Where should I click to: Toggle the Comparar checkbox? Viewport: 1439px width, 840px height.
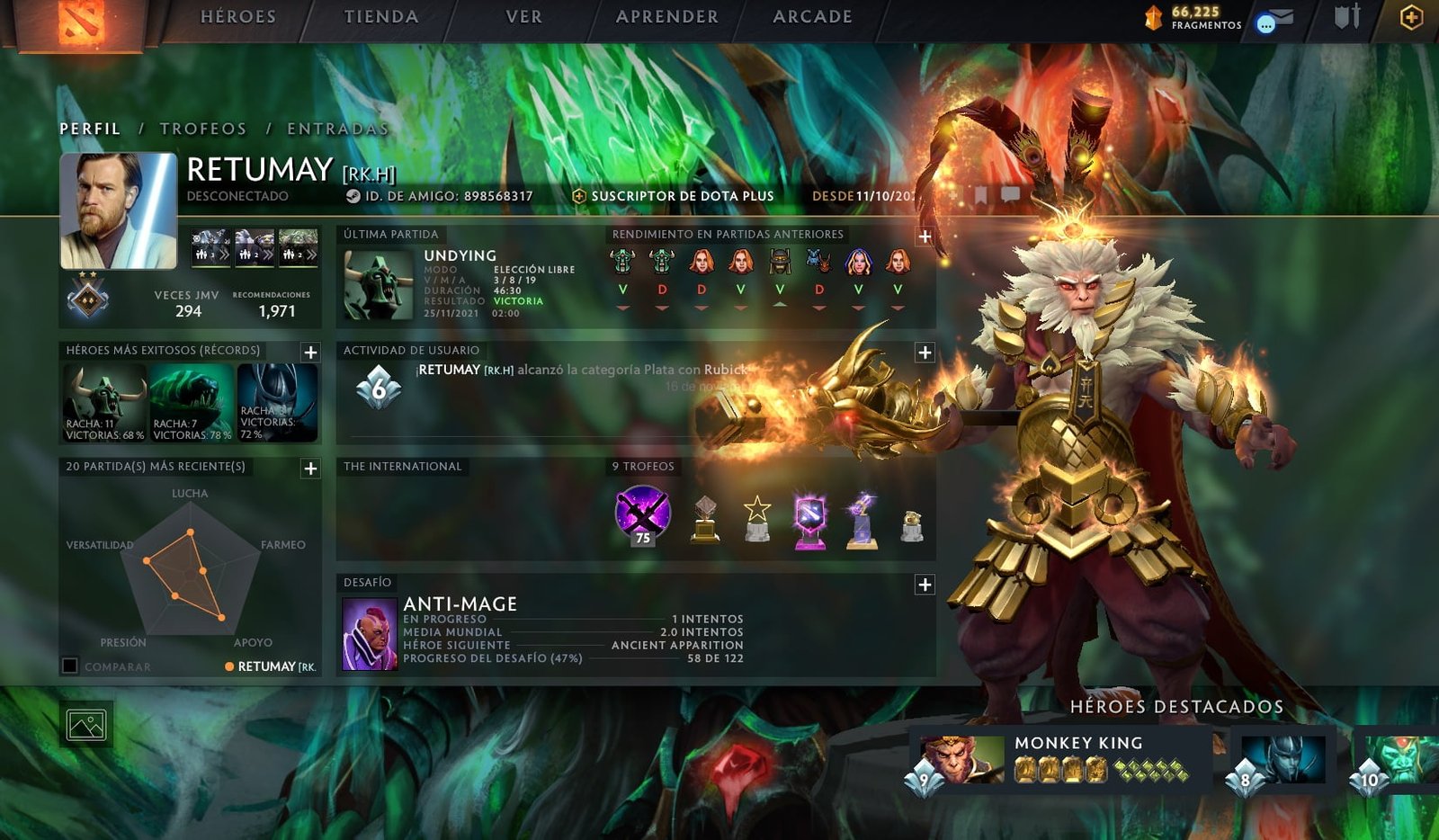[70, 666]
